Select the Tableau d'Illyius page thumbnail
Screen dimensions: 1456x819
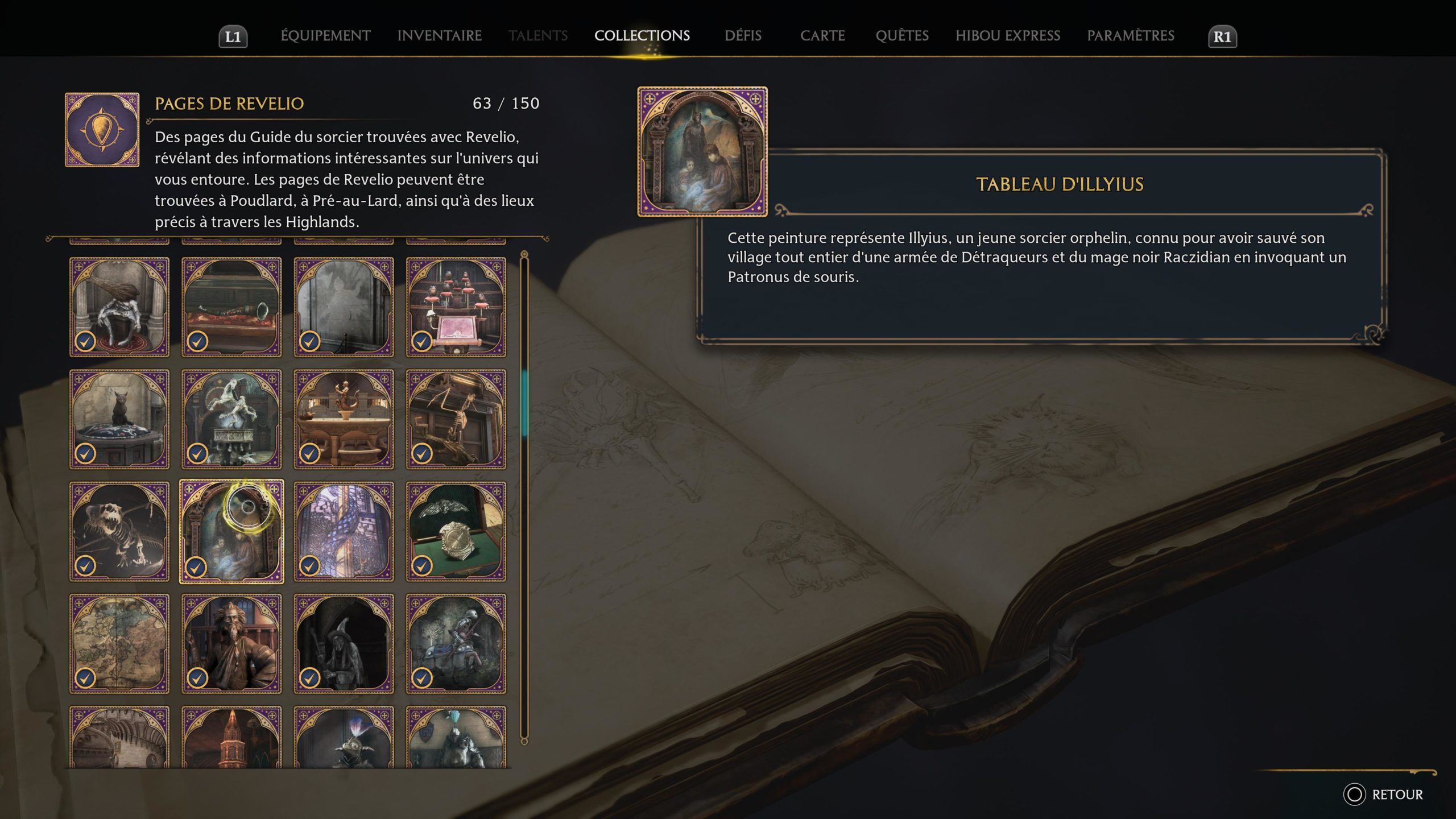click(231, 531)
